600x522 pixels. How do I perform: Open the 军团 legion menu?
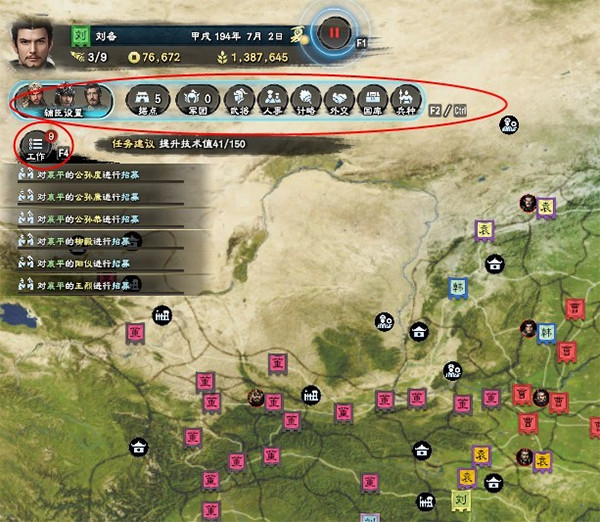pos(196,100)
